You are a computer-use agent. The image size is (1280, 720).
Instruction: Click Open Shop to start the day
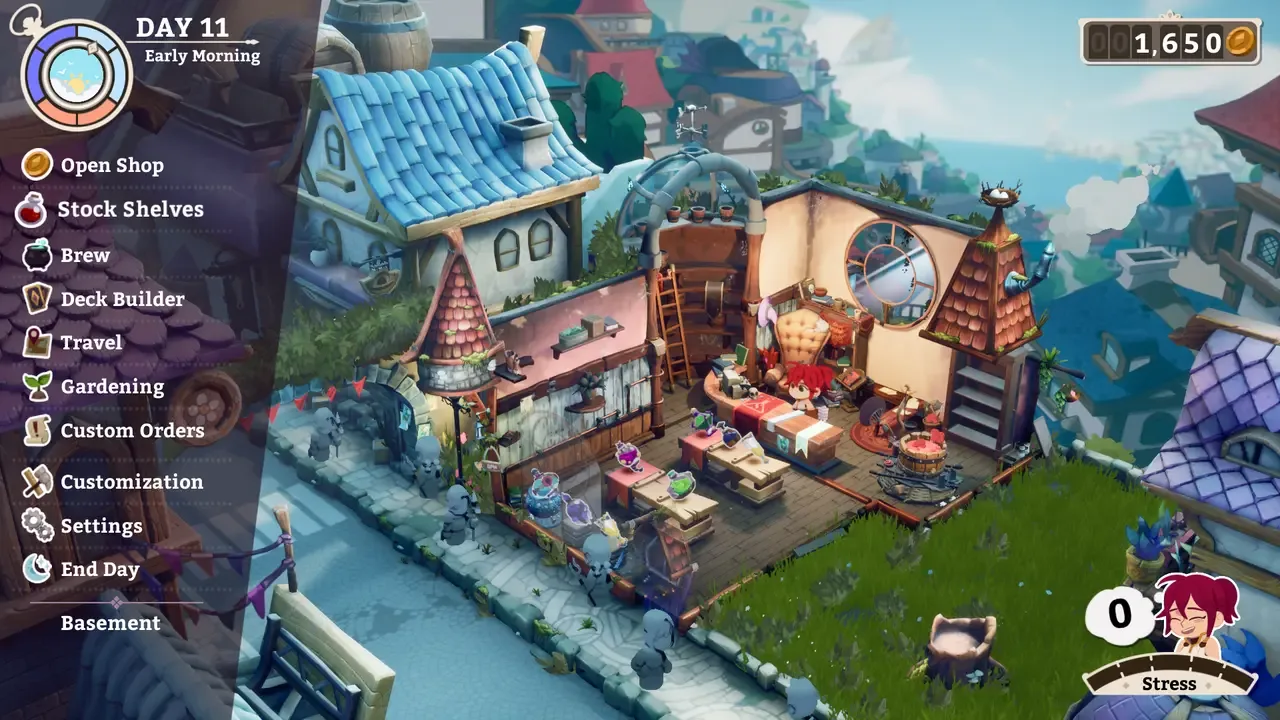[110, 165]
